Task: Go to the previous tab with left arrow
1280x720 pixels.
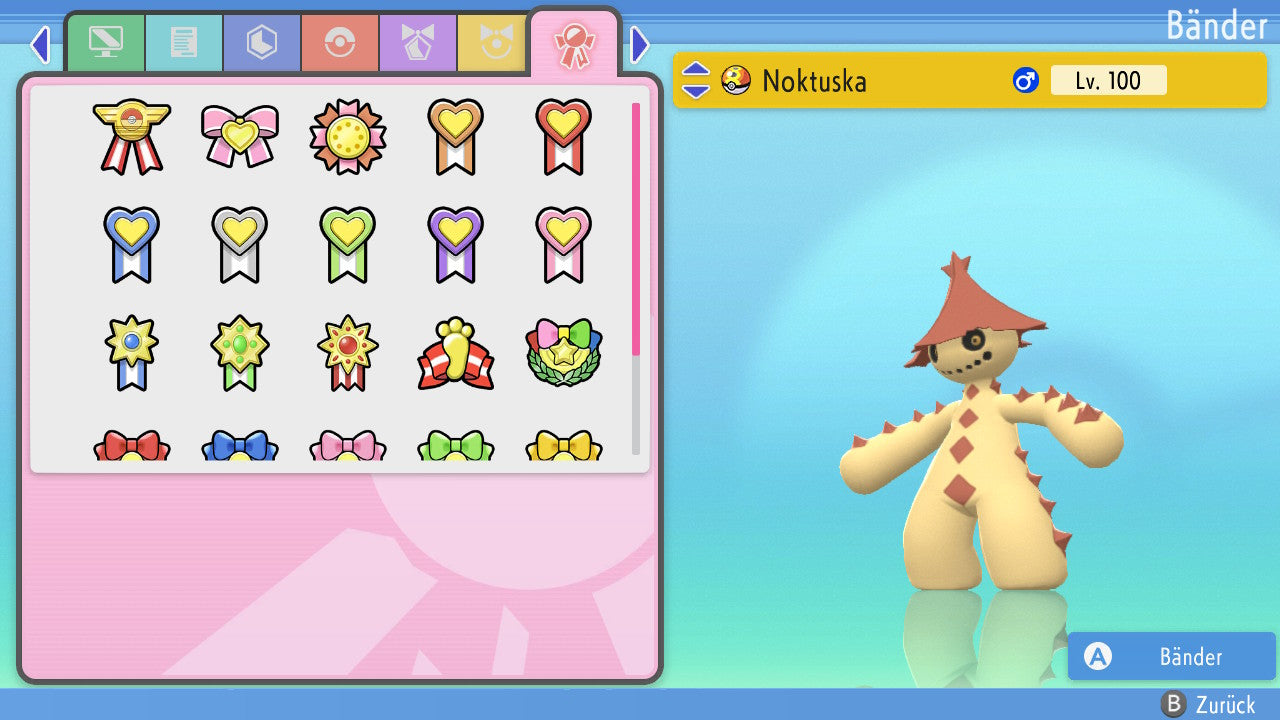Action: pyautogui.click(x=40, y=44)
